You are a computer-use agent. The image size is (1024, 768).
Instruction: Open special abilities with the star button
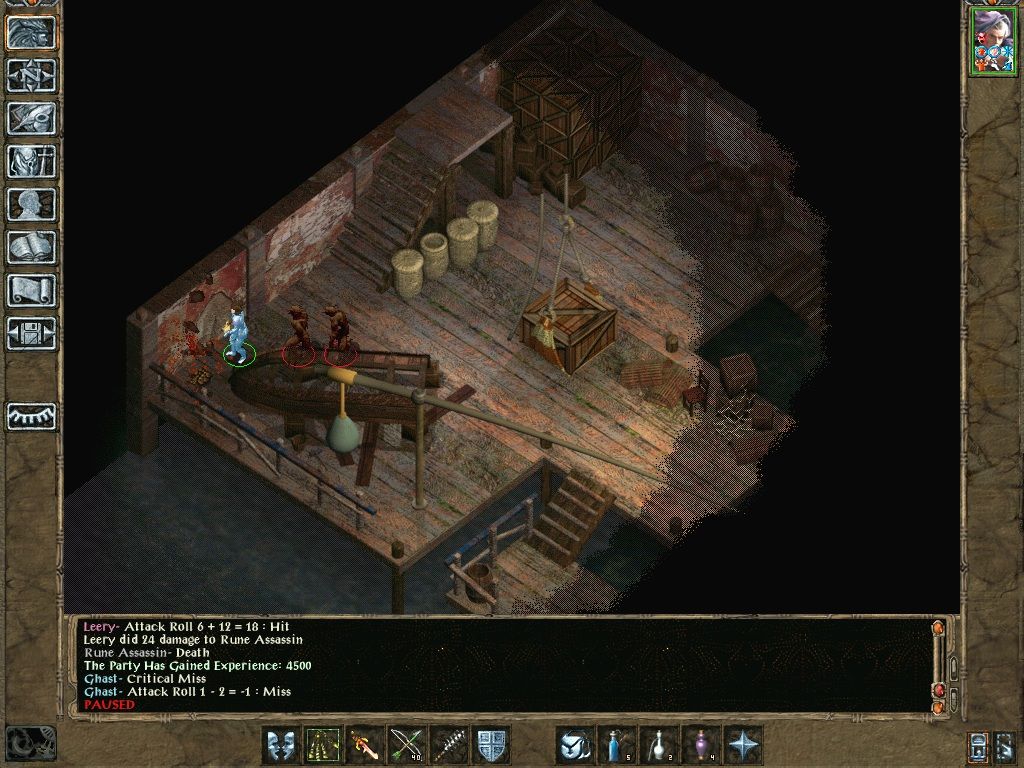pos(743,745)
